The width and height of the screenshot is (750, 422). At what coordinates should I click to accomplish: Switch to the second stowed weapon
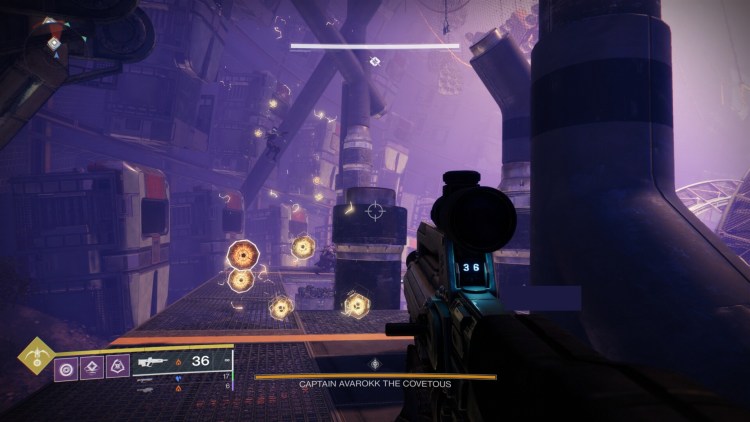tap(147, 379)
